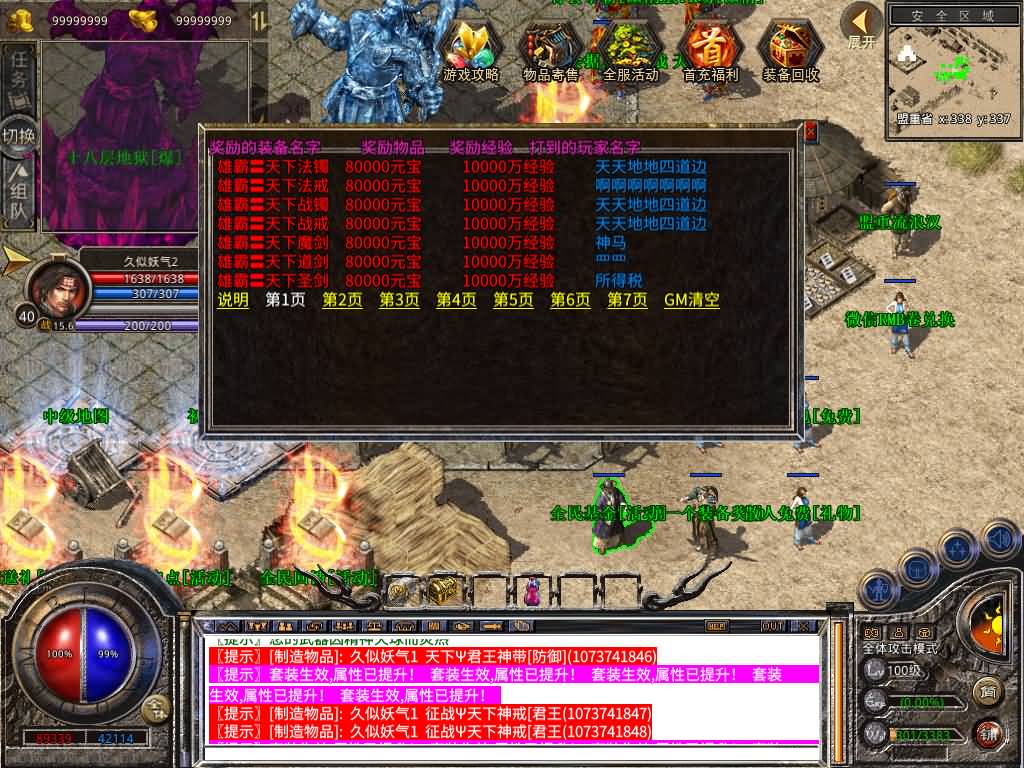Click the 展开 expand arrow button
This screenshot has width=1024, height=768.
point(861,24)
